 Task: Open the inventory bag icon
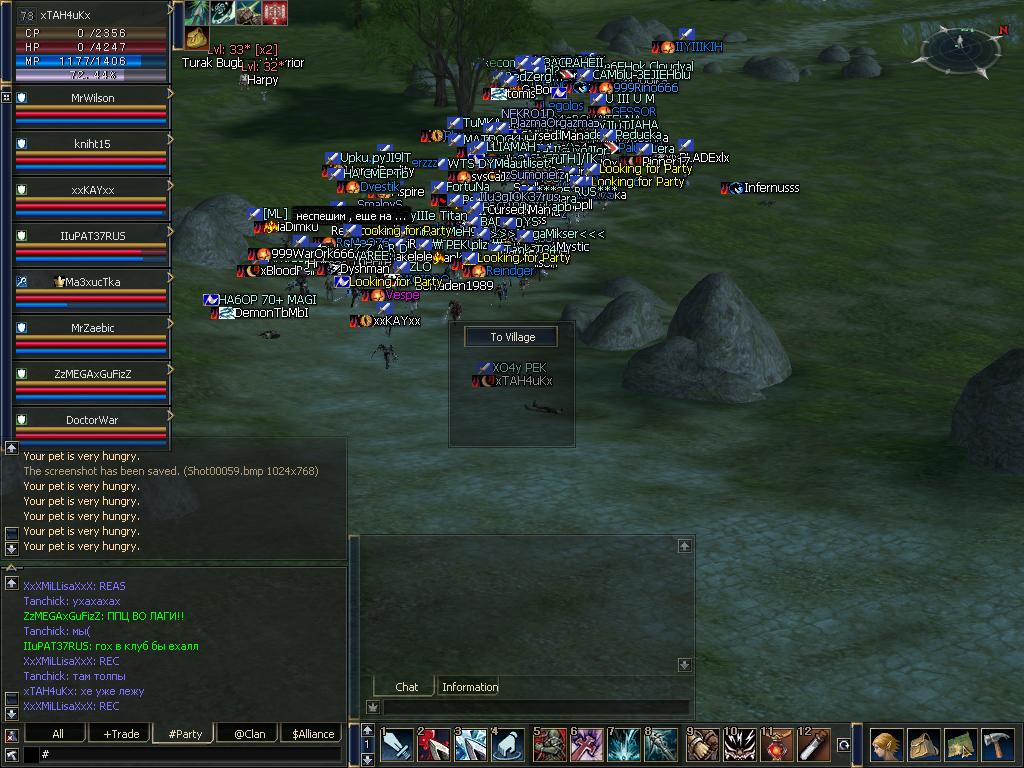click(x=924, y=746)
